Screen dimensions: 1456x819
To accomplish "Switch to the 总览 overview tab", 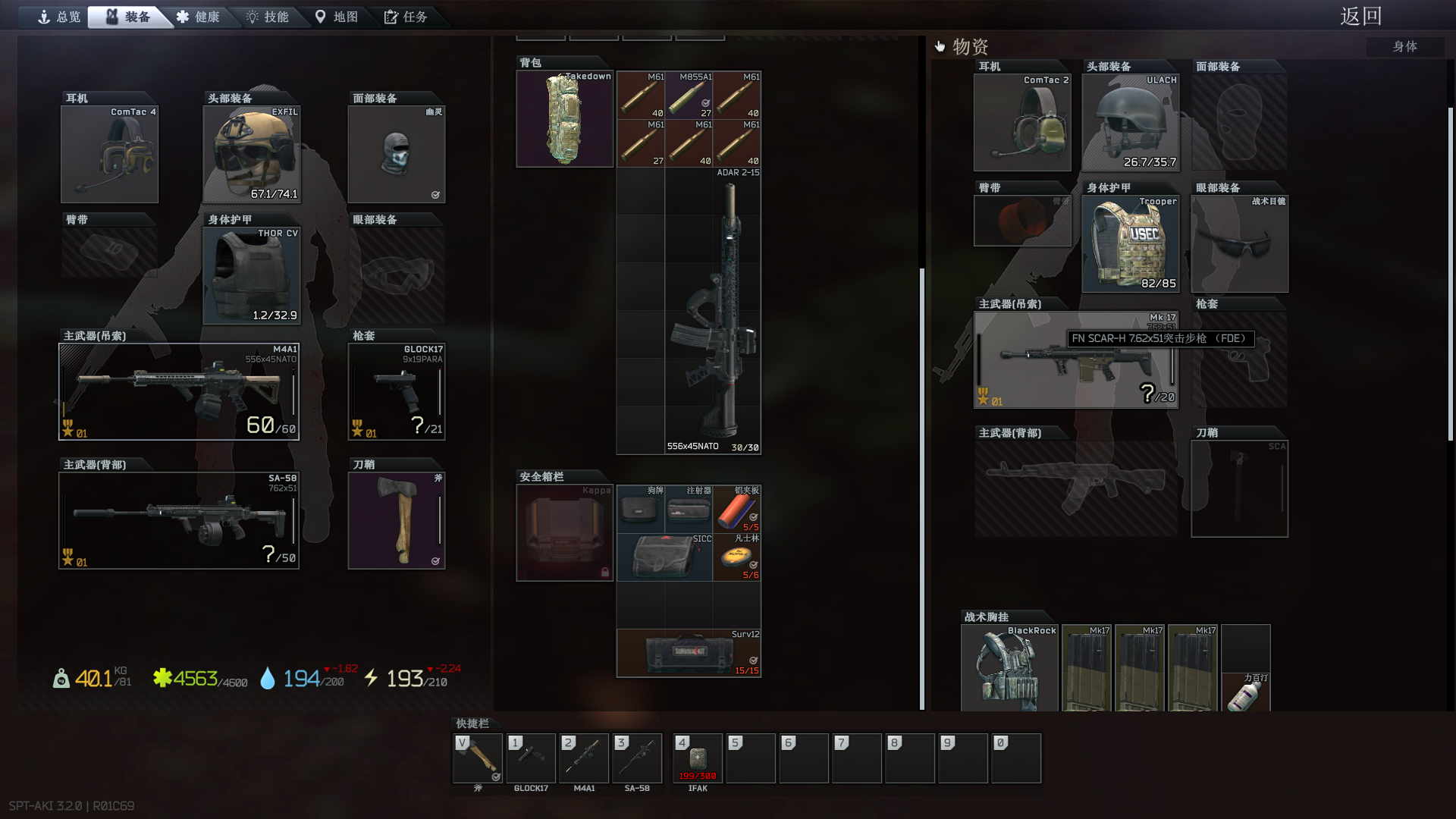I will point(59,17).
